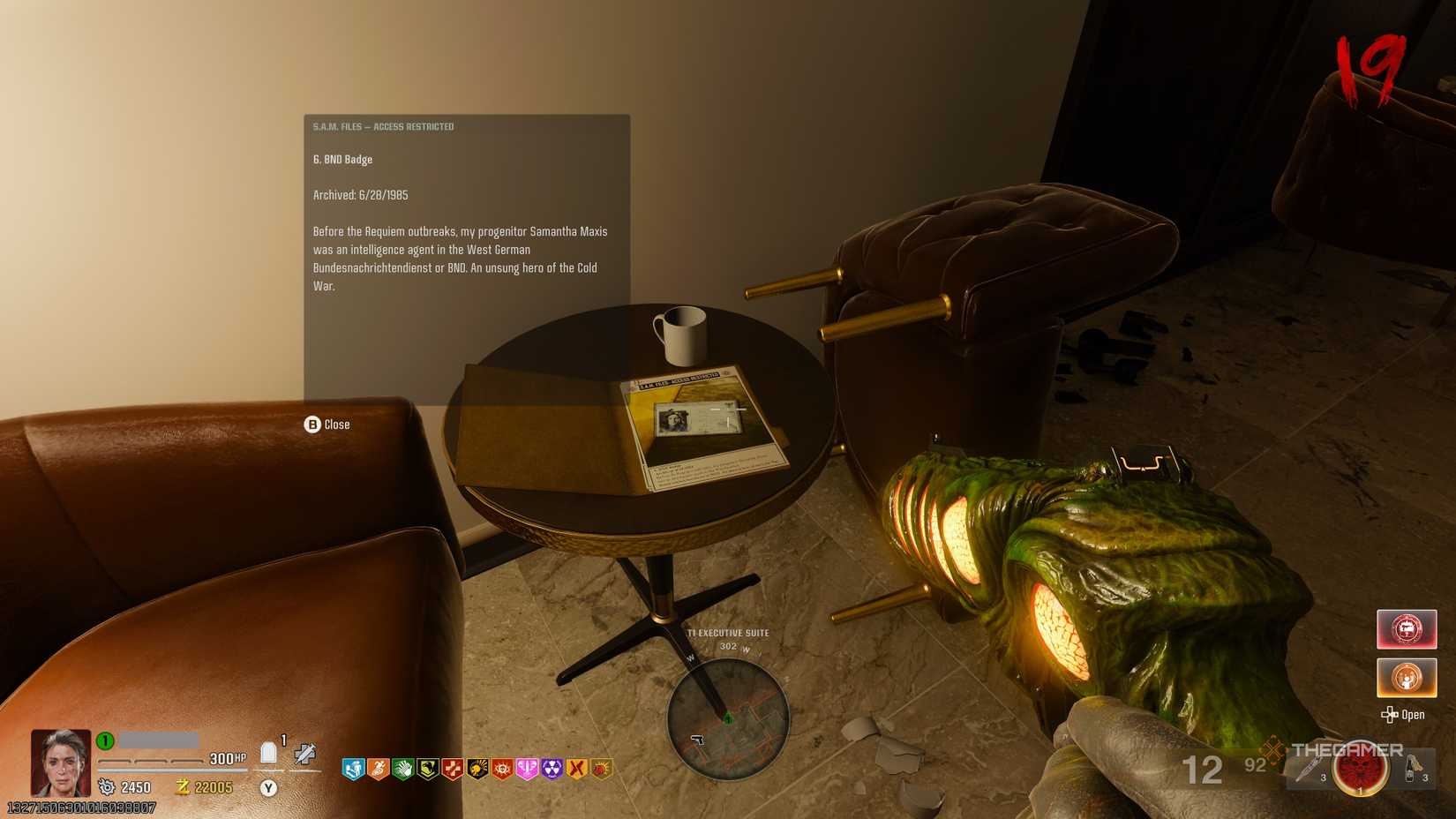
Task: Click the Molotov lethal equipment icon
Action: click(1409, 770)
